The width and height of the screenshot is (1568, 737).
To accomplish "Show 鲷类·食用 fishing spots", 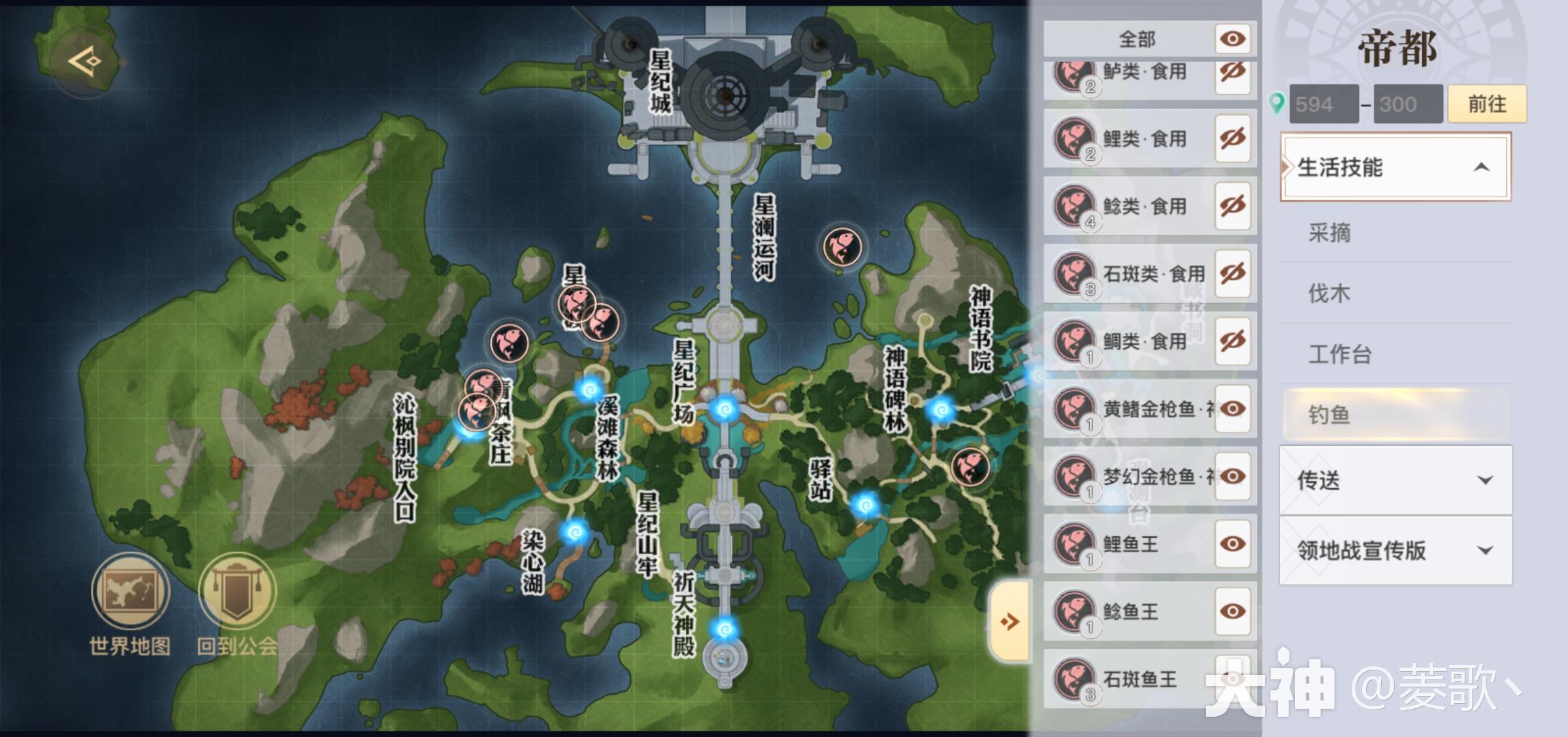I will [x=1232, y=341].
